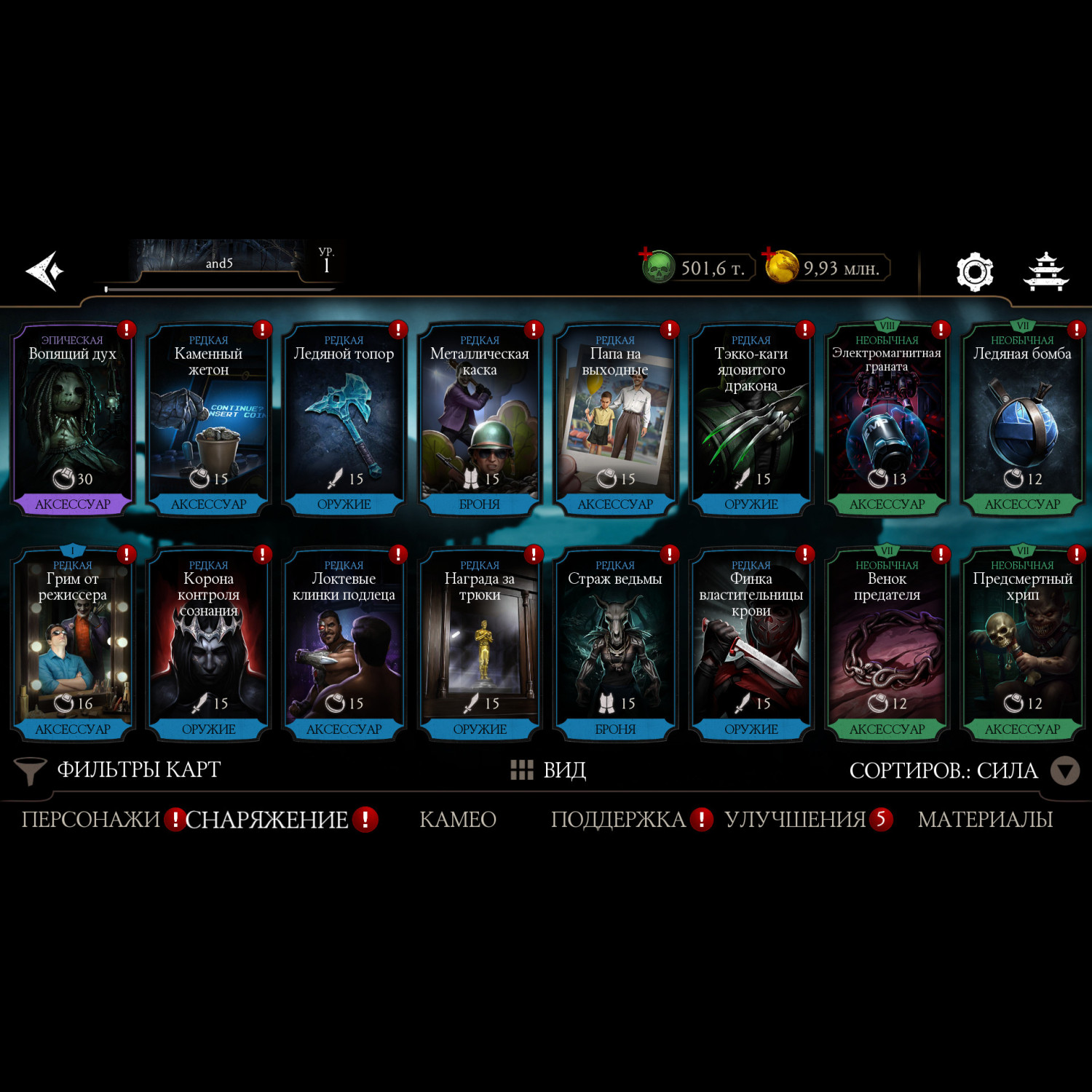The width and height of the screenshot is (1092, 1092).
Task: Pick the Предсмертный хрип card
Action: (1022, 644)
